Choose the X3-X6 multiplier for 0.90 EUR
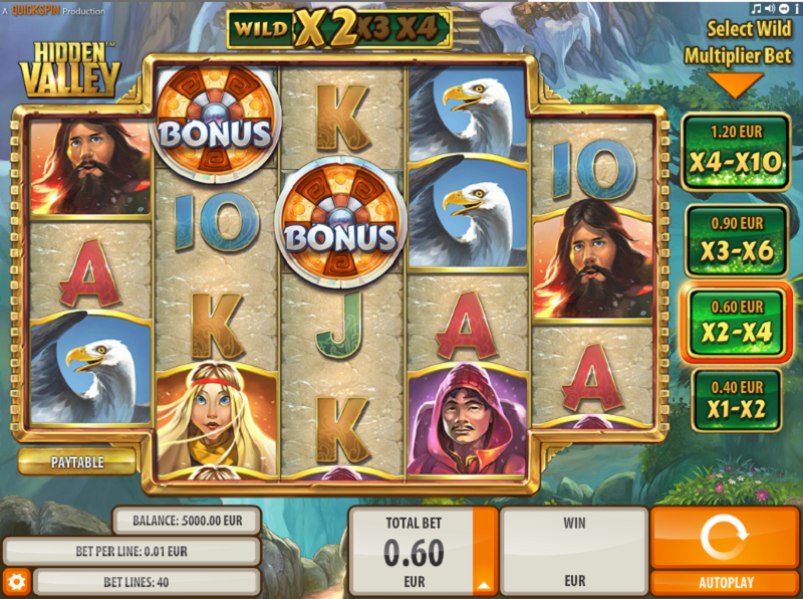Image resolution: width=803 pixels, height=599 pixels. click(736, 241)
